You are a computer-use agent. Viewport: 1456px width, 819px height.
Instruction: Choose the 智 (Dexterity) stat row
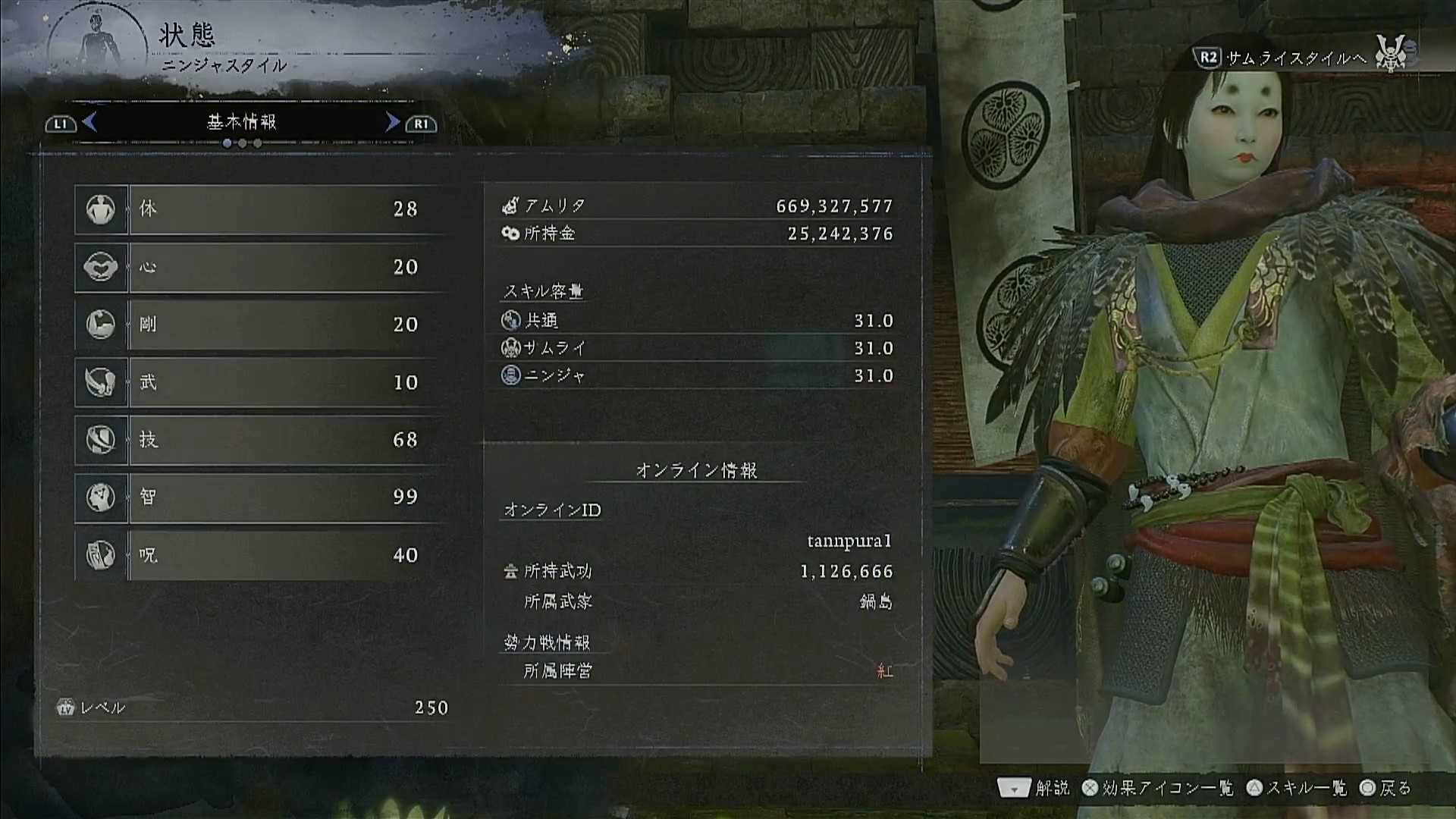258,497
